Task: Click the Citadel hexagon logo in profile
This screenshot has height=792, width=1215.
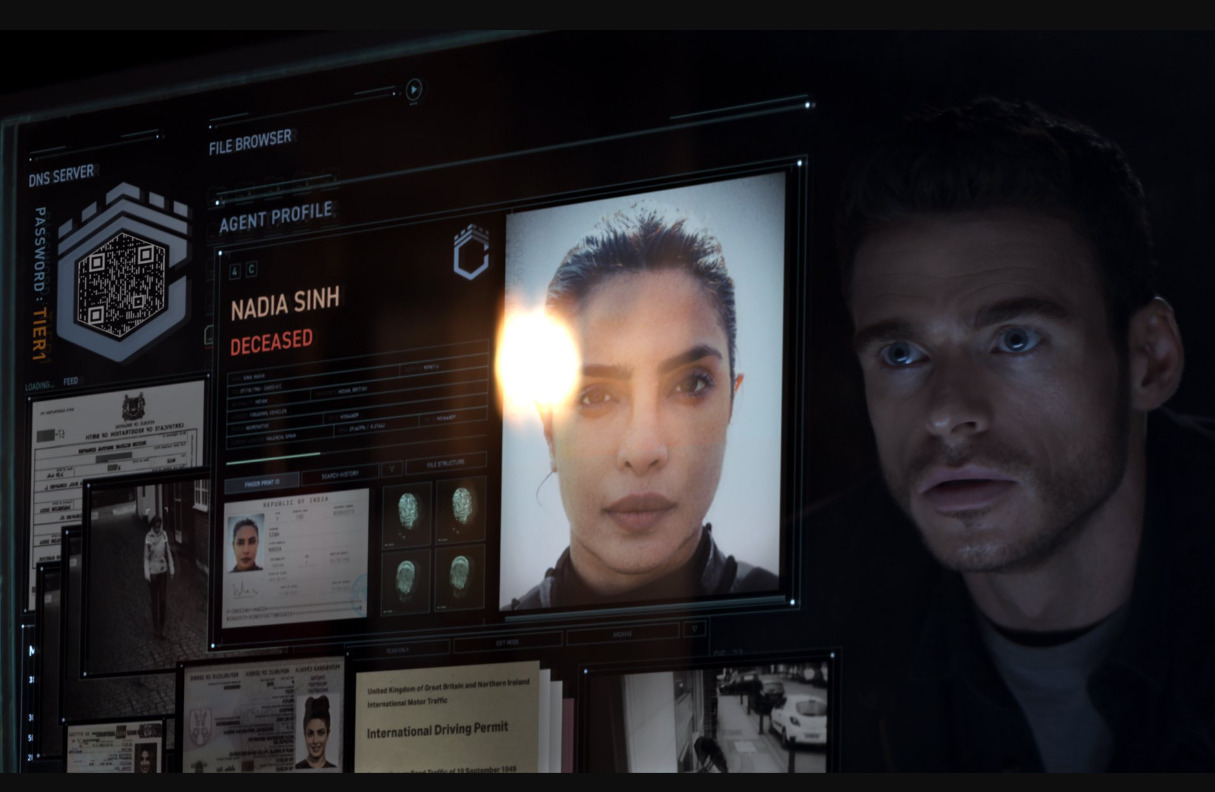Action: pyautogui.click(x=470, y=252)
